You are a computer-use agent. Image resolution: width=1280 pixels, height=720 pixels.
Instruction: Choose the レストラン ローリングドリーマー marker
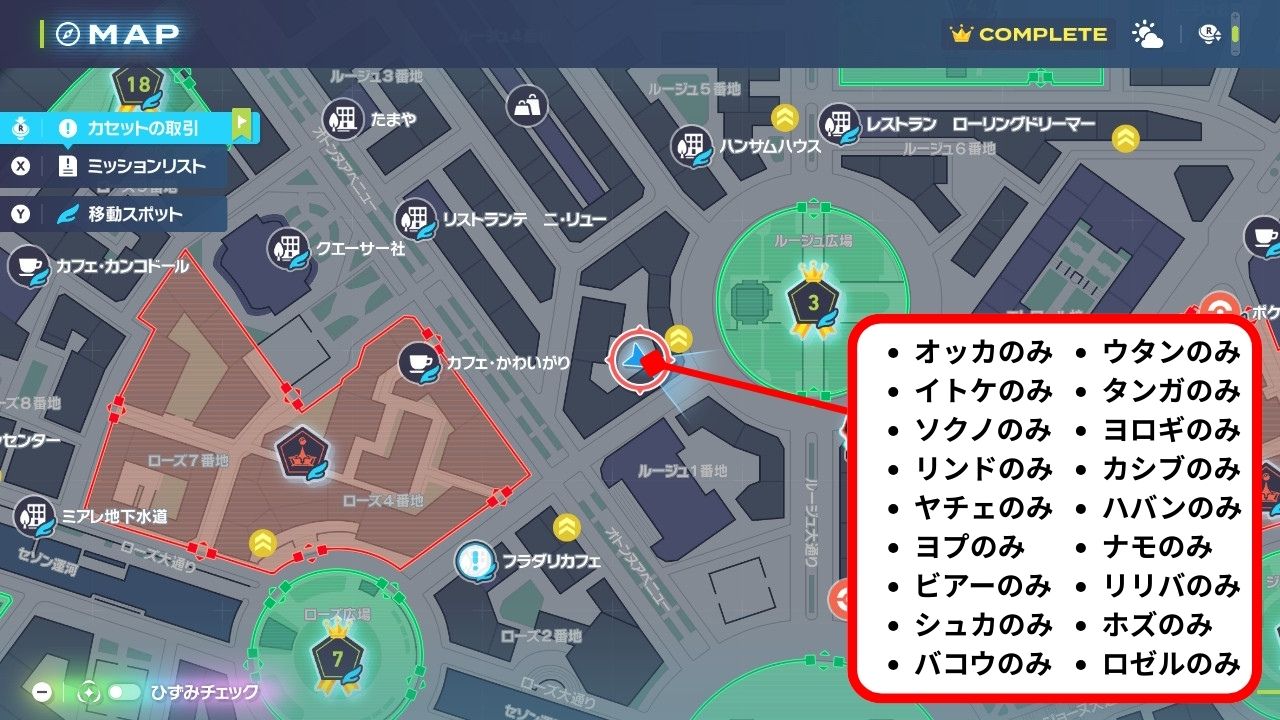coord(840,125)
